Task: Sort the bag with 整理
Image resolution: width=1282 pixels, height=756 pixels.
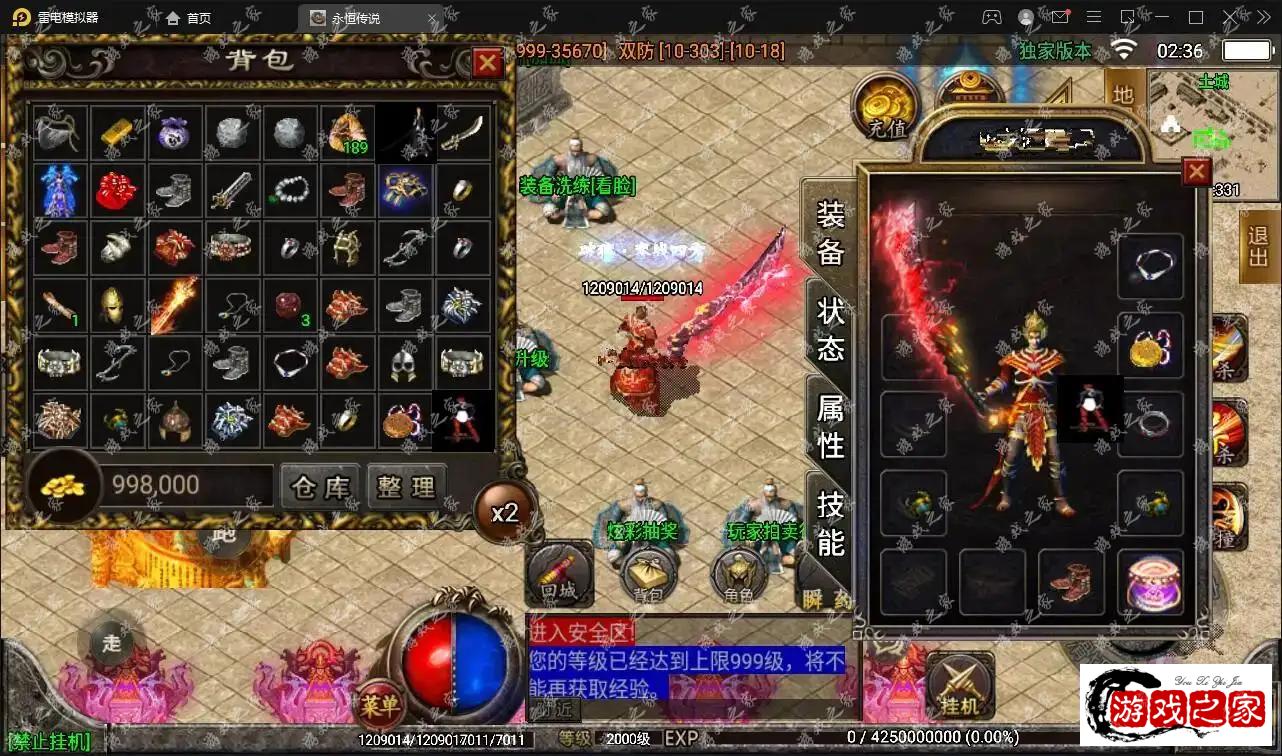Action: (x=406, y=487)
